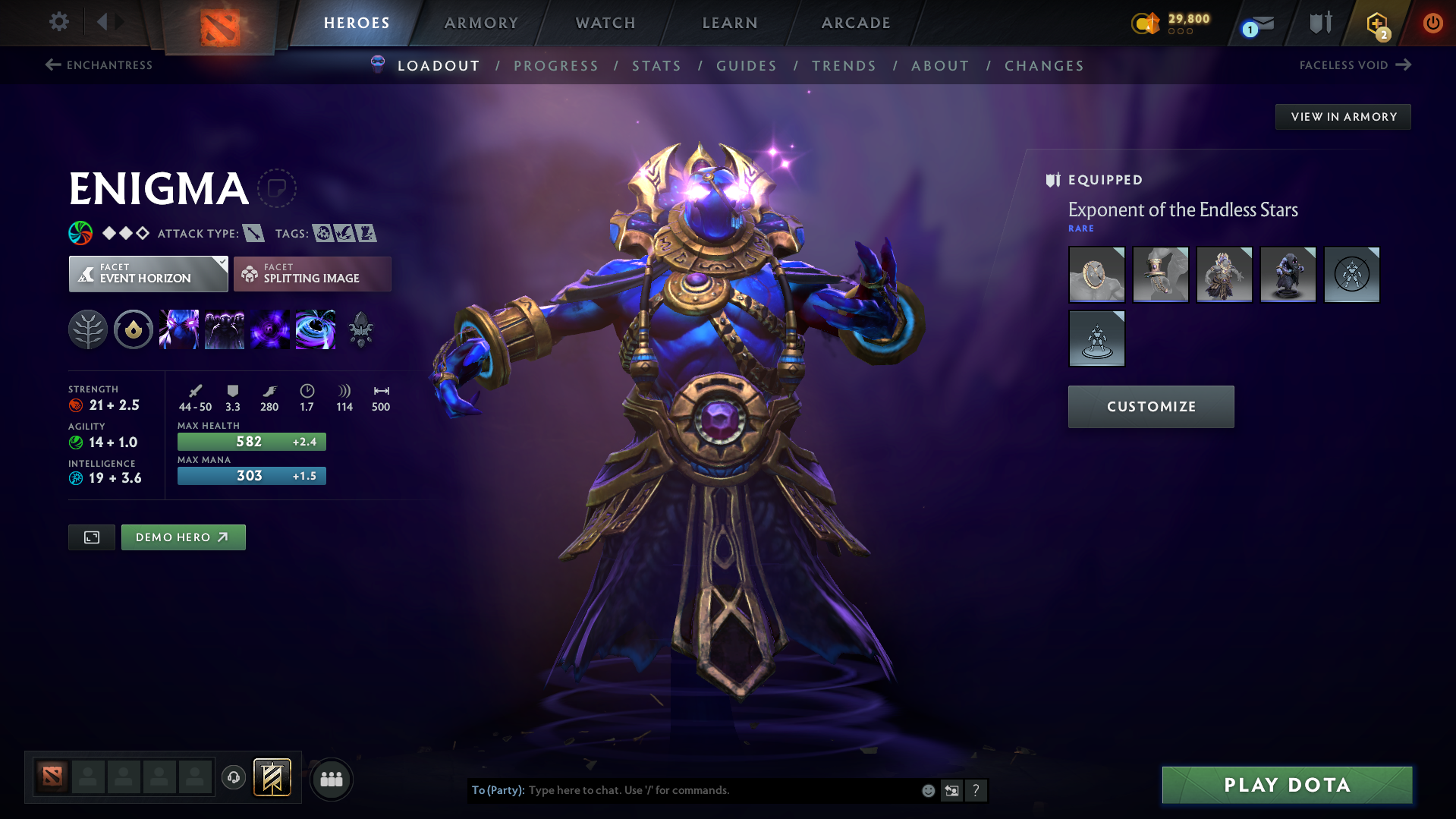The image size is (1456, 819).
Task: Toggle the highlighted card slot near party bar
Action: coord(271,777)
